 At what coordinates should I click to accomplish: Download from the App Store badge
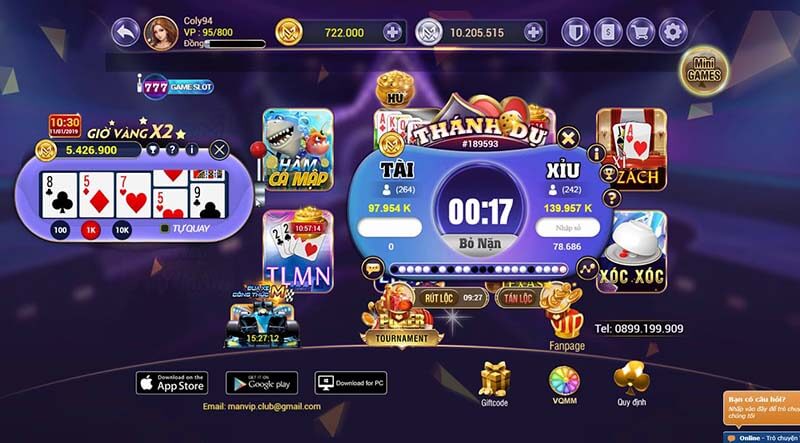171,382
